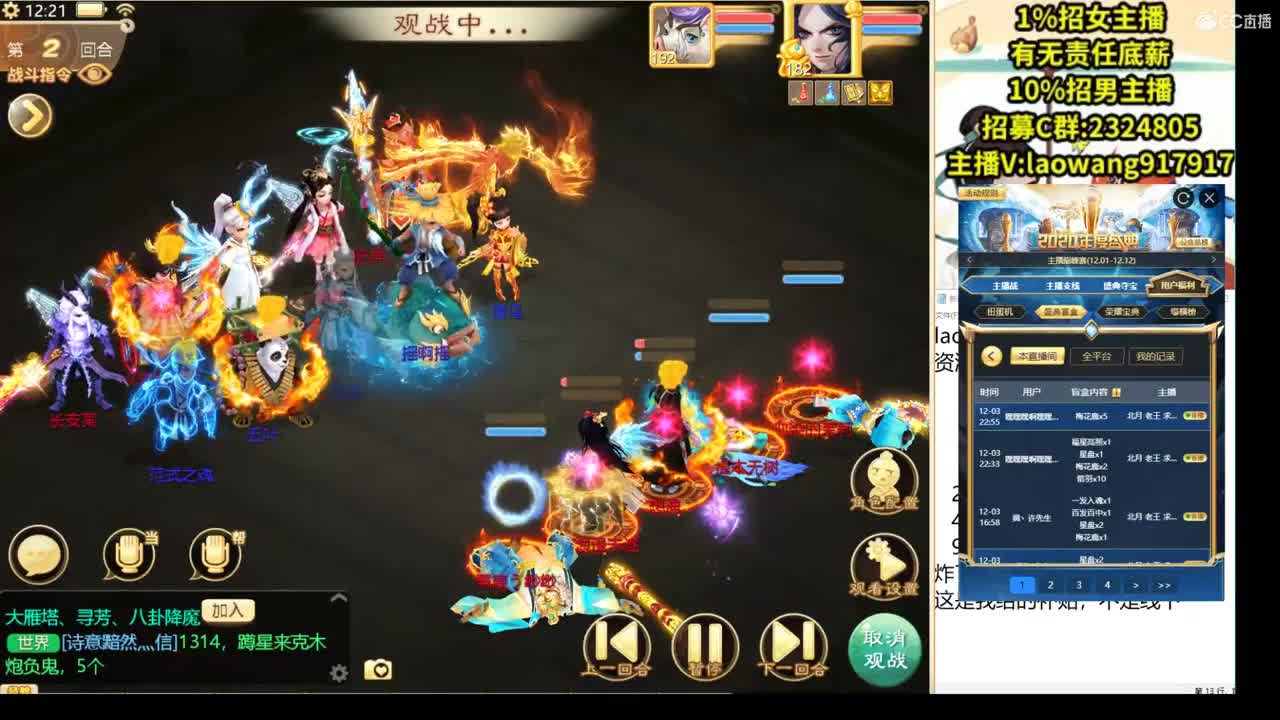This screenshot has height=720, width=1280.
Task: Click the 当 microphone voice icon
Action: tap(127, 554)
